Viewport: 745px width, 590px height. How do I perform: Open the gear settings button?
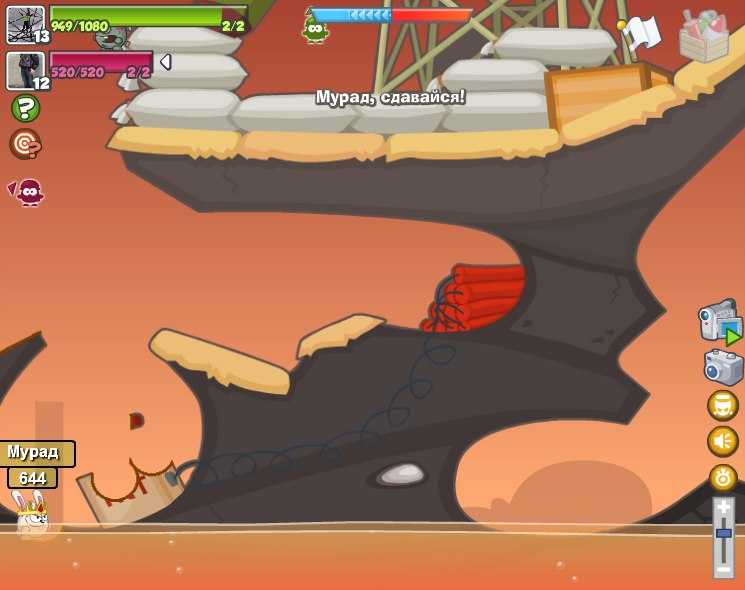(x=723, y=477)
